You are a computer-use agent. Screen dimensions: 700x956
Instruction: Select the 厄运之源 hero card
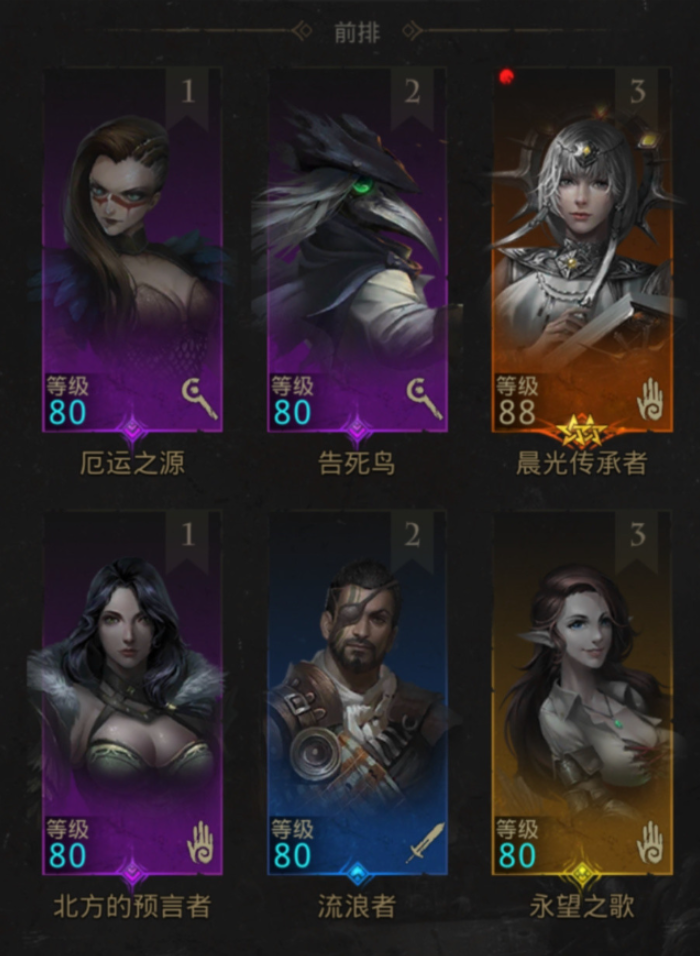[x=132, y=250]
